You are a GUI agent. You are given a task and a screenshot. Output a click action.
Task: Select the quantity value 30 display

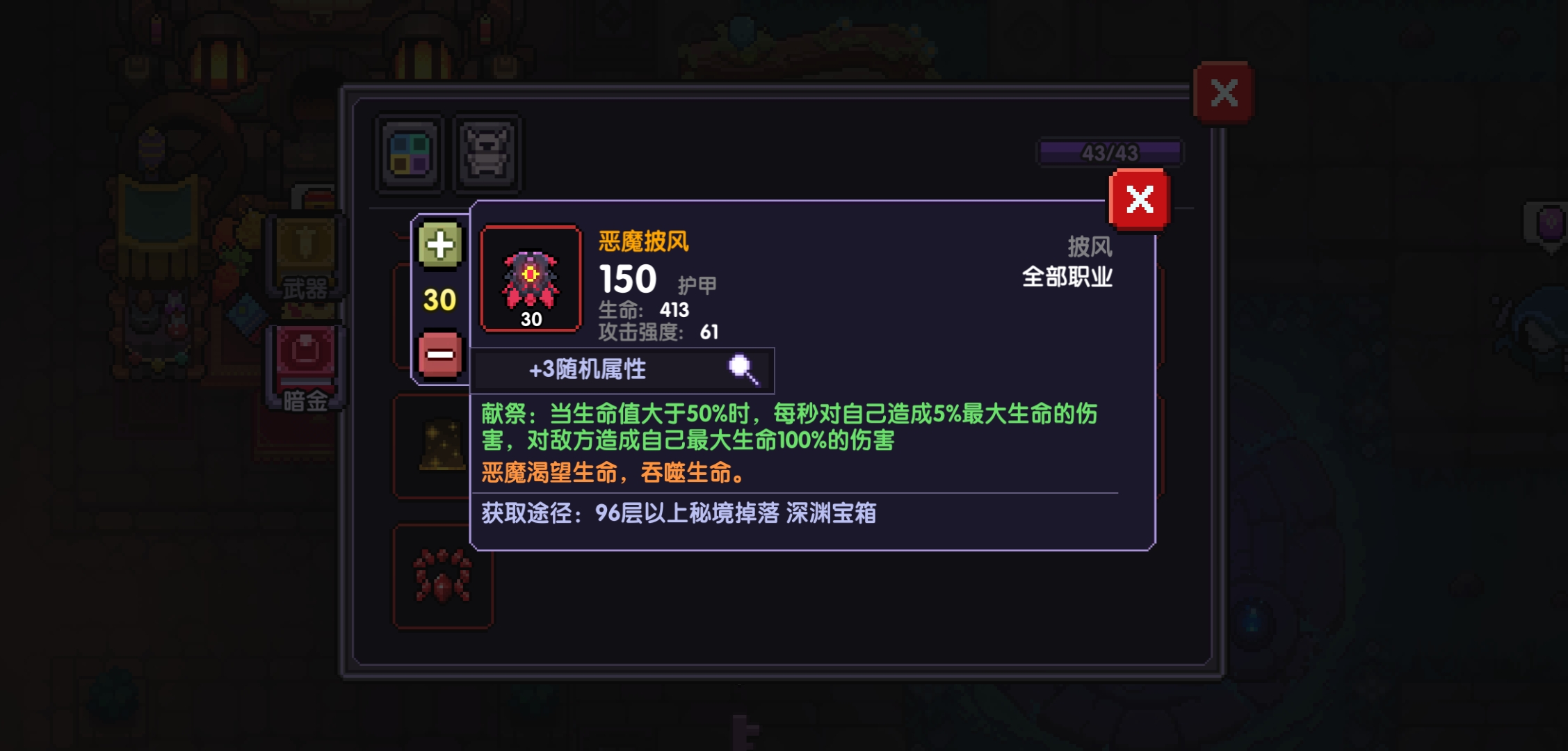[438, 301]
